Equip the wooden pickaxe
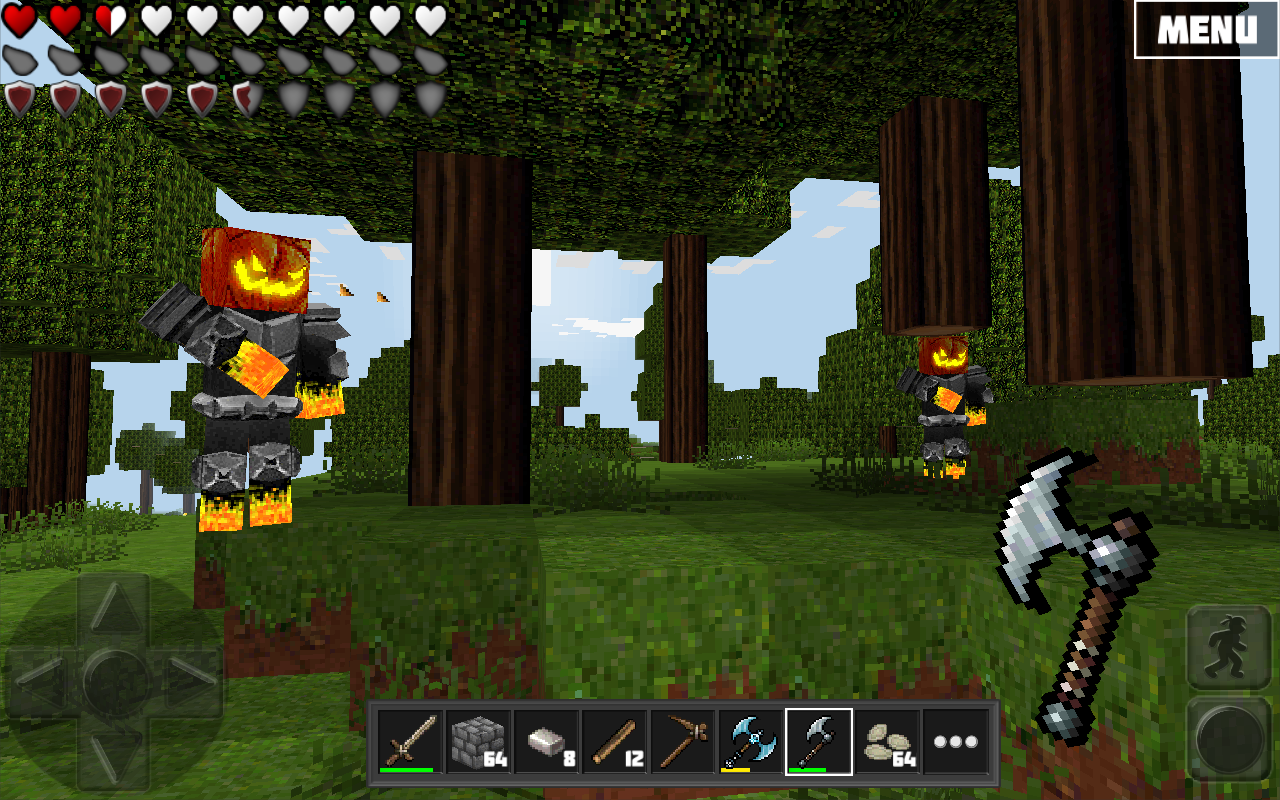The image size is (1280, 800). click(685, 740)
